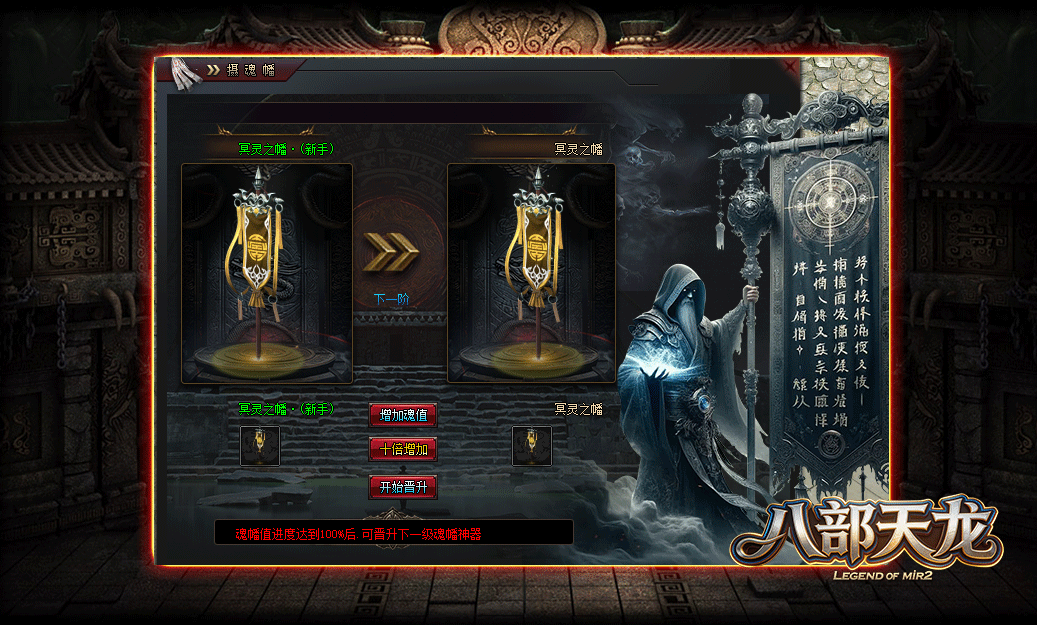Screen dimensions: 1037x625
Task: Select the small 冥灵之幡·(新手) item slot
Action: (260, 446)
